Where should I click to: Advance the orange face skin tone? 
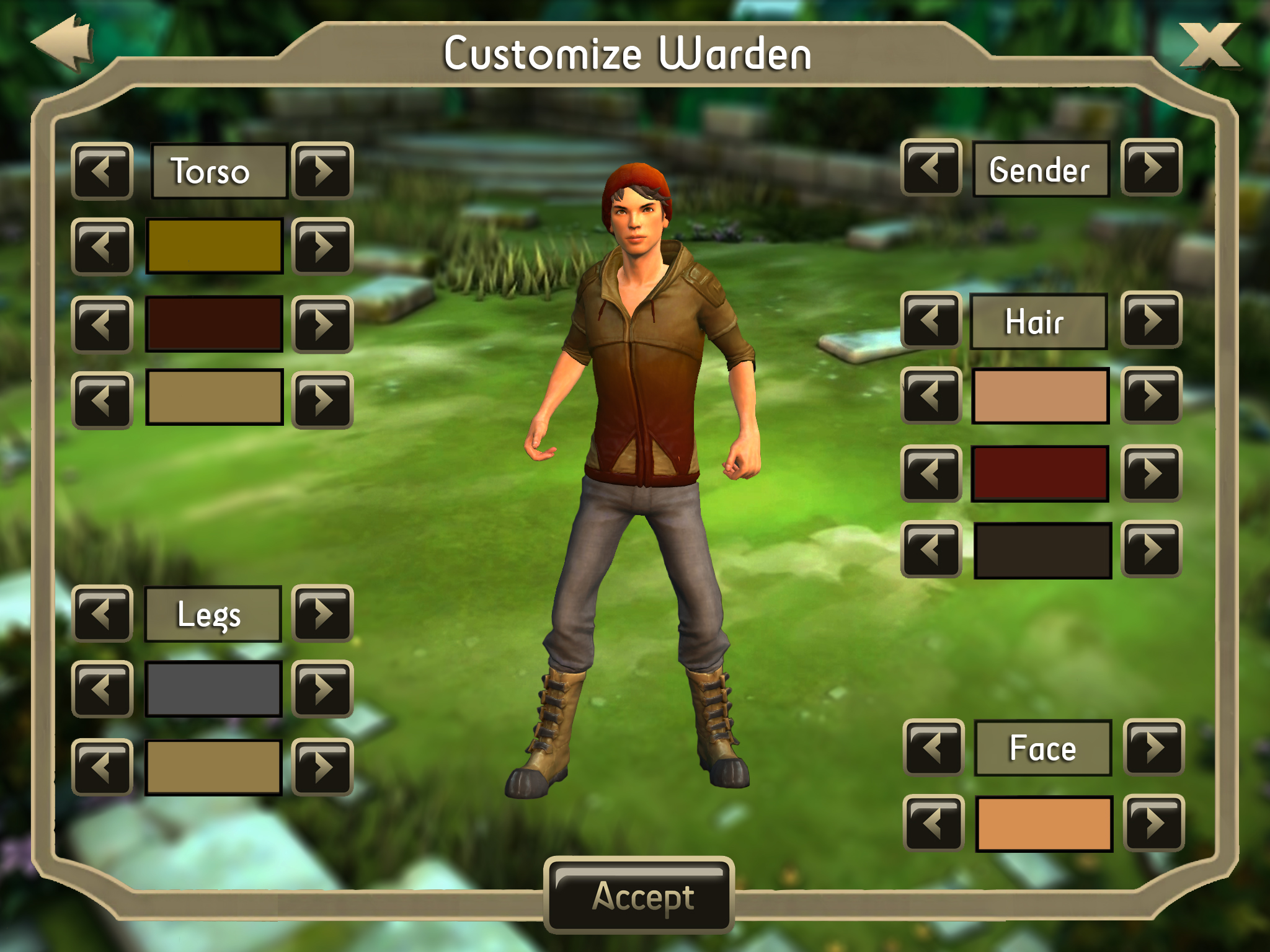[1154, 823]
